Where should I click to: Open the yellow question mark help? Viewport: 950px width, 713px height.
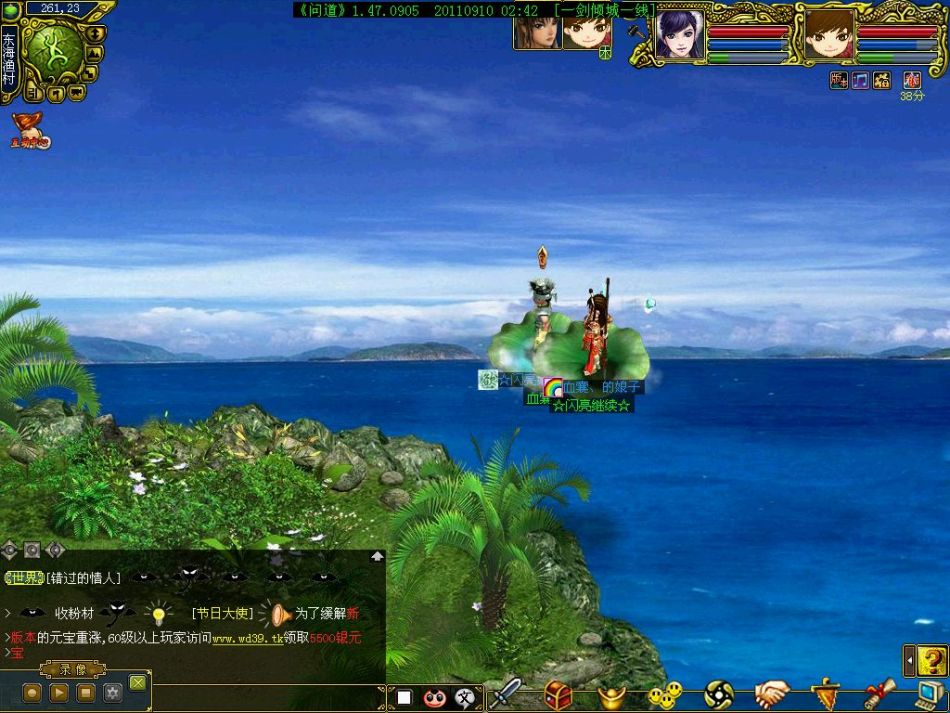point(932,660)
